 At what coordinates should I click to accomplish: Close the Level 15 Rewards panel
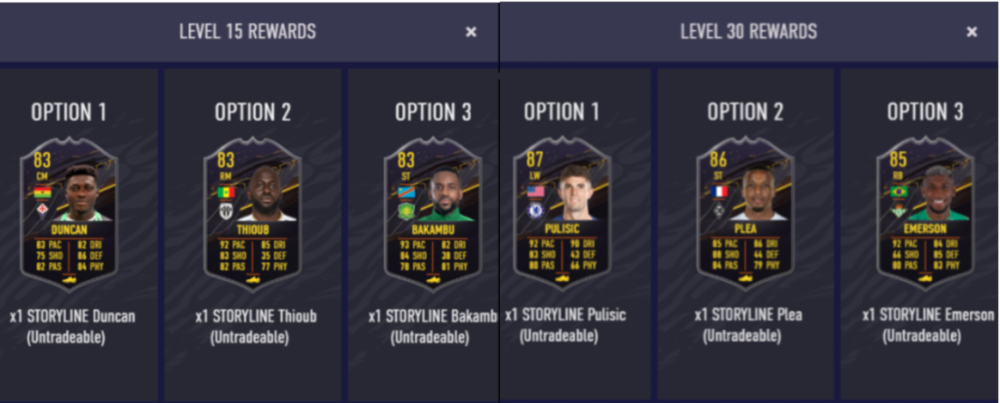coord(471,32)
